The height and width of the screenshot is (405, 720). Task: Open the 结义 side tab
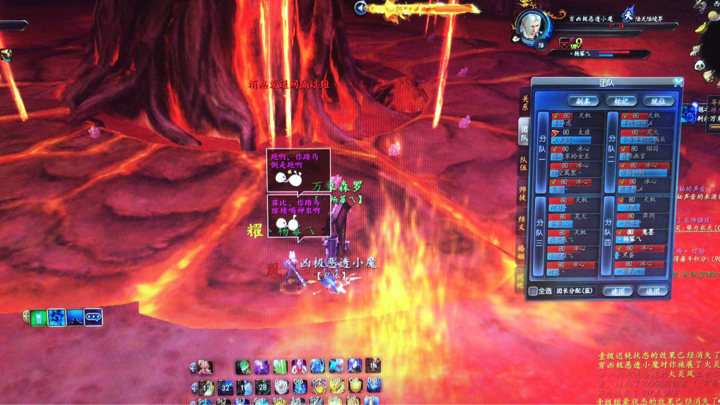pos(523,223)
